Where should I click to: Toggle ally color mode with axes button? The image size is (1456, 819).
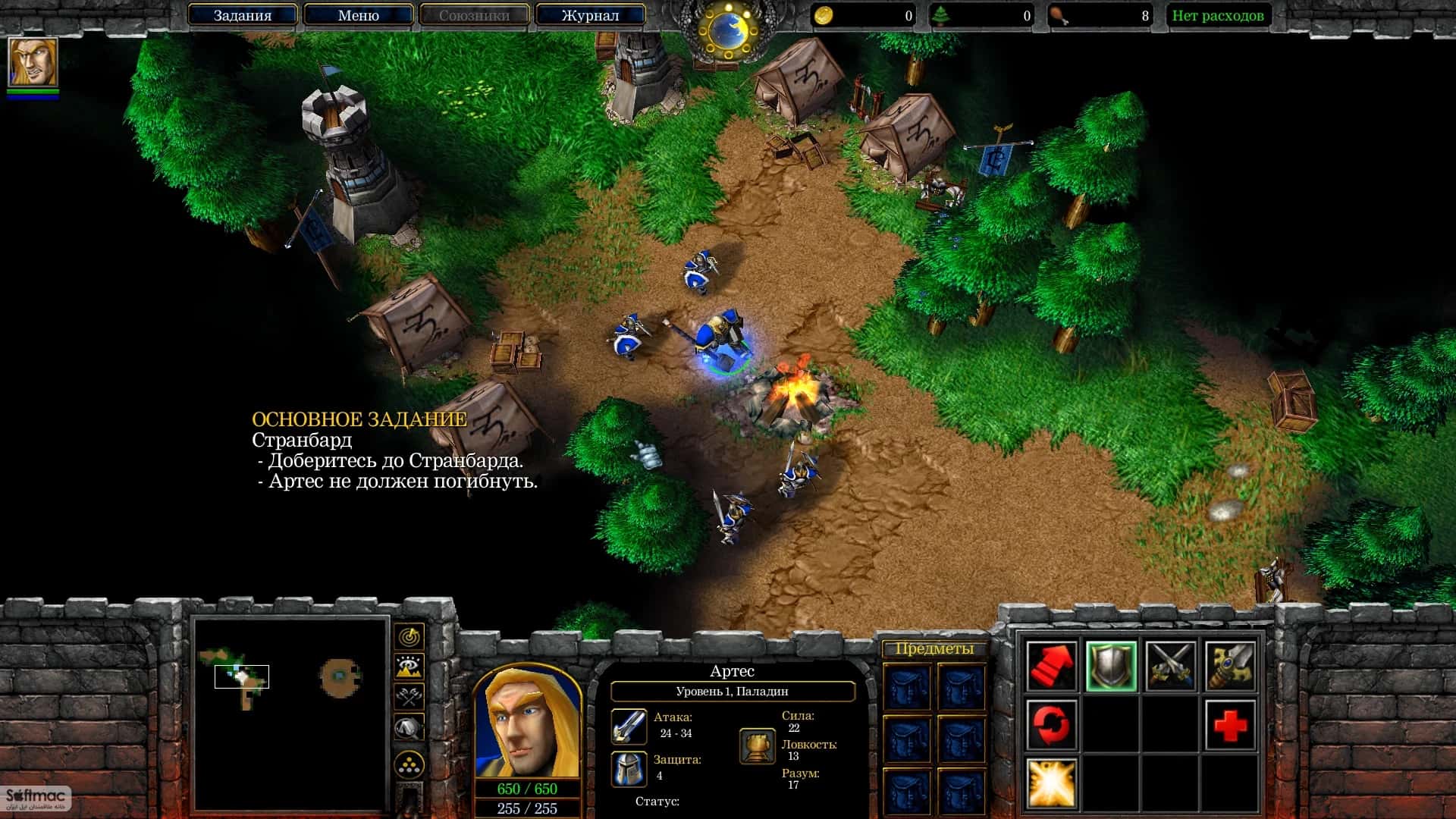click(x=408, y=695)
